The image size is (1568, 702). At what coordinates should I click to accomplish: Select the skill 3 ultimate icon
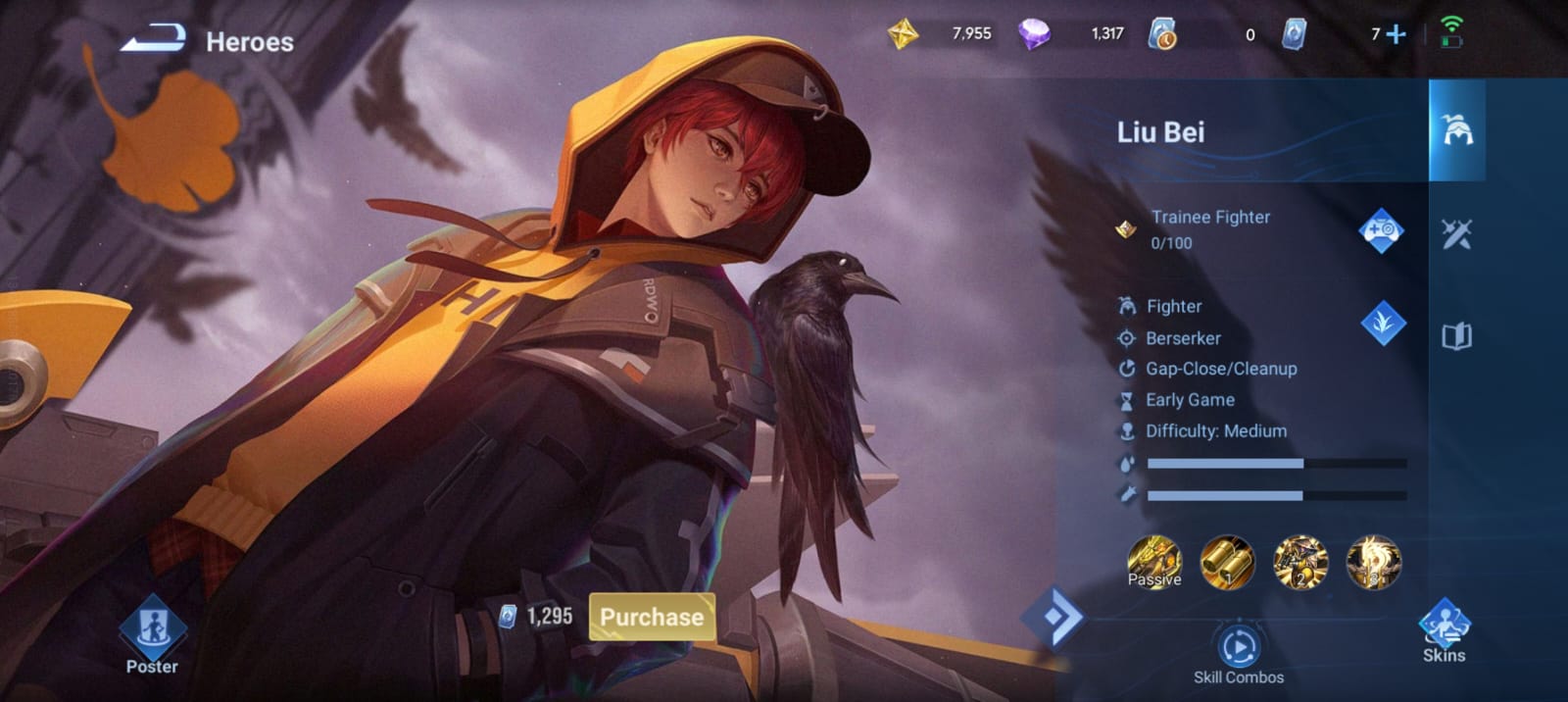coord(1374,562)
